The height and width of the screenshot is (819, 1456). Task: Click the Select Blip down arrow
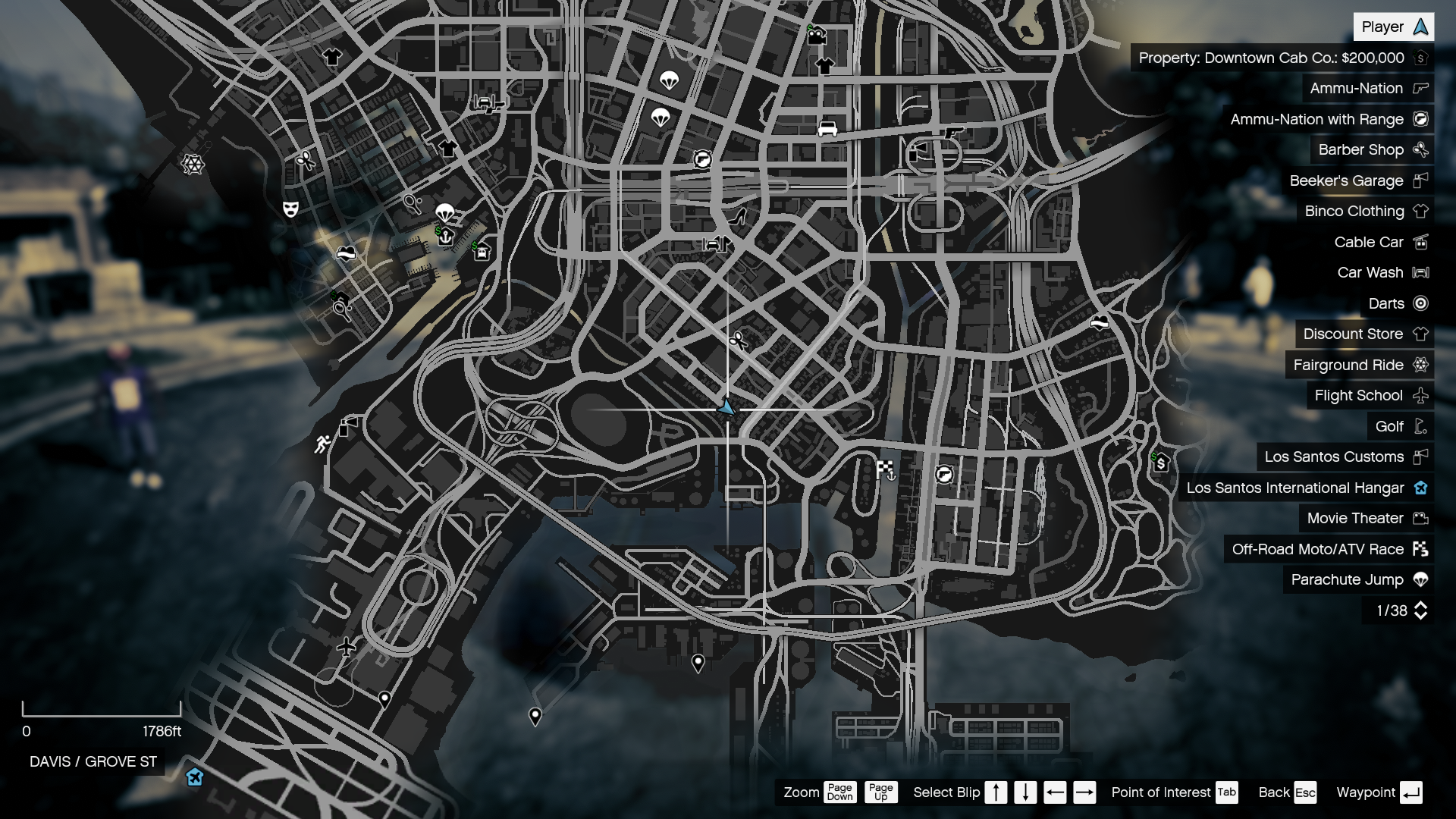click(x=1025, y=792)
